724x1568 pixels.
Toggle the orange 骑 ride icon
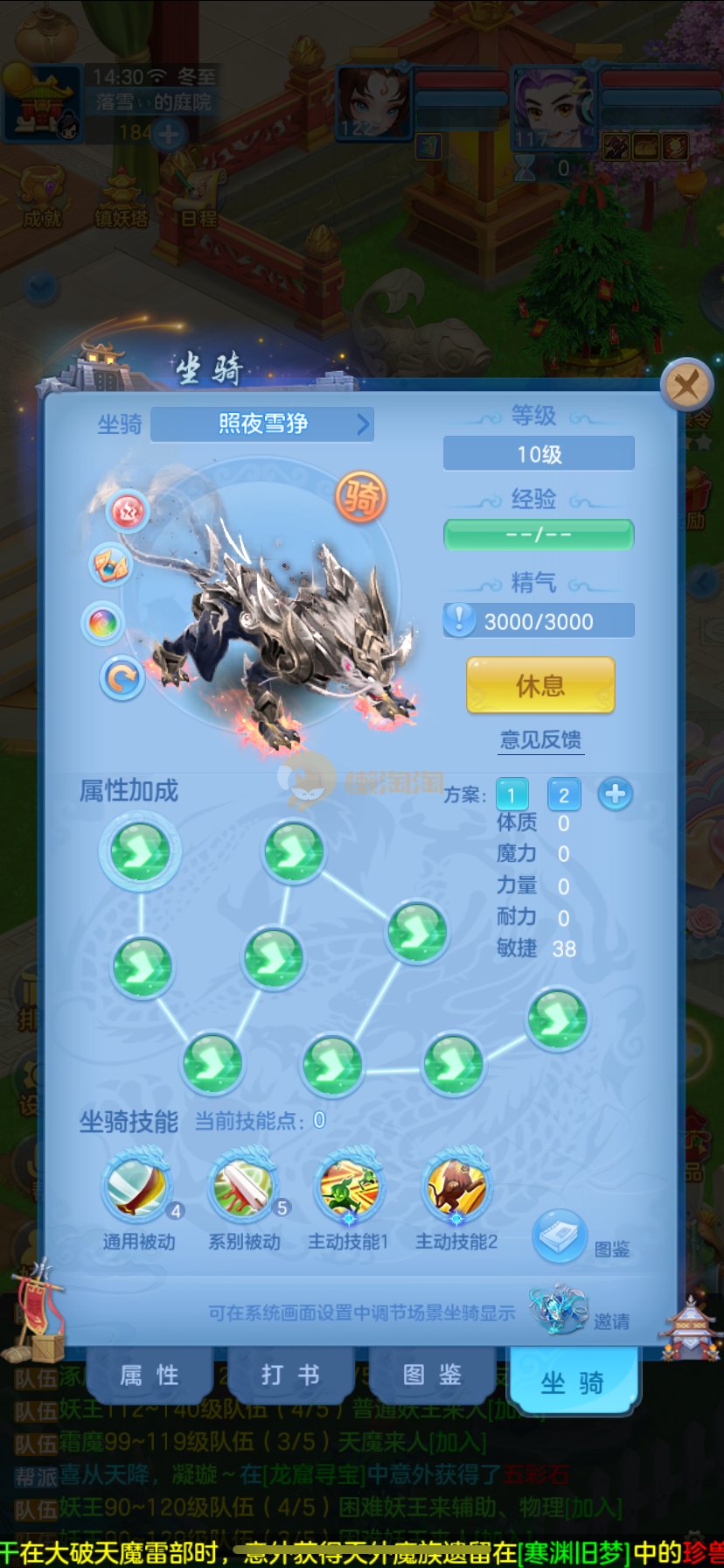coord(360,497)
